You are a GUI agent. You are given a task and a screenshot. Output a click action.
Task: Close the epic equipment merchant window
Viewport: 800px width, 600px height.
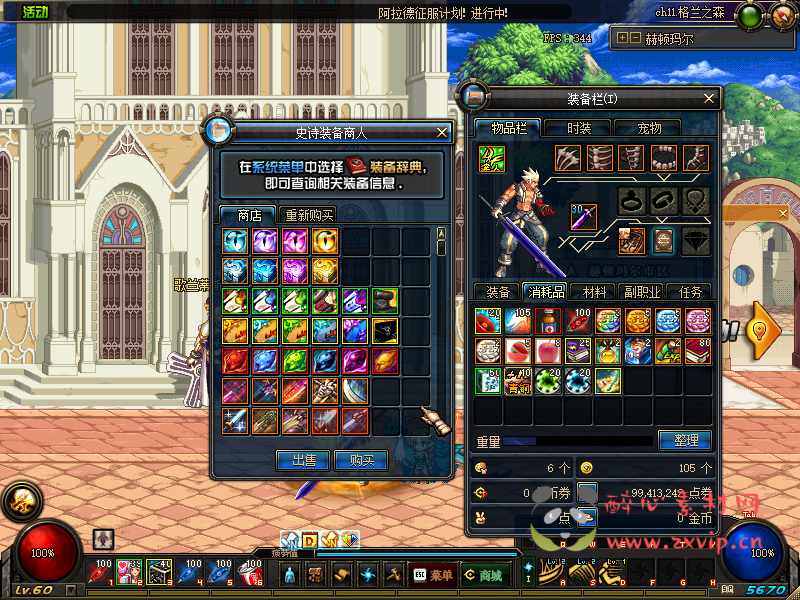[443, 132]
